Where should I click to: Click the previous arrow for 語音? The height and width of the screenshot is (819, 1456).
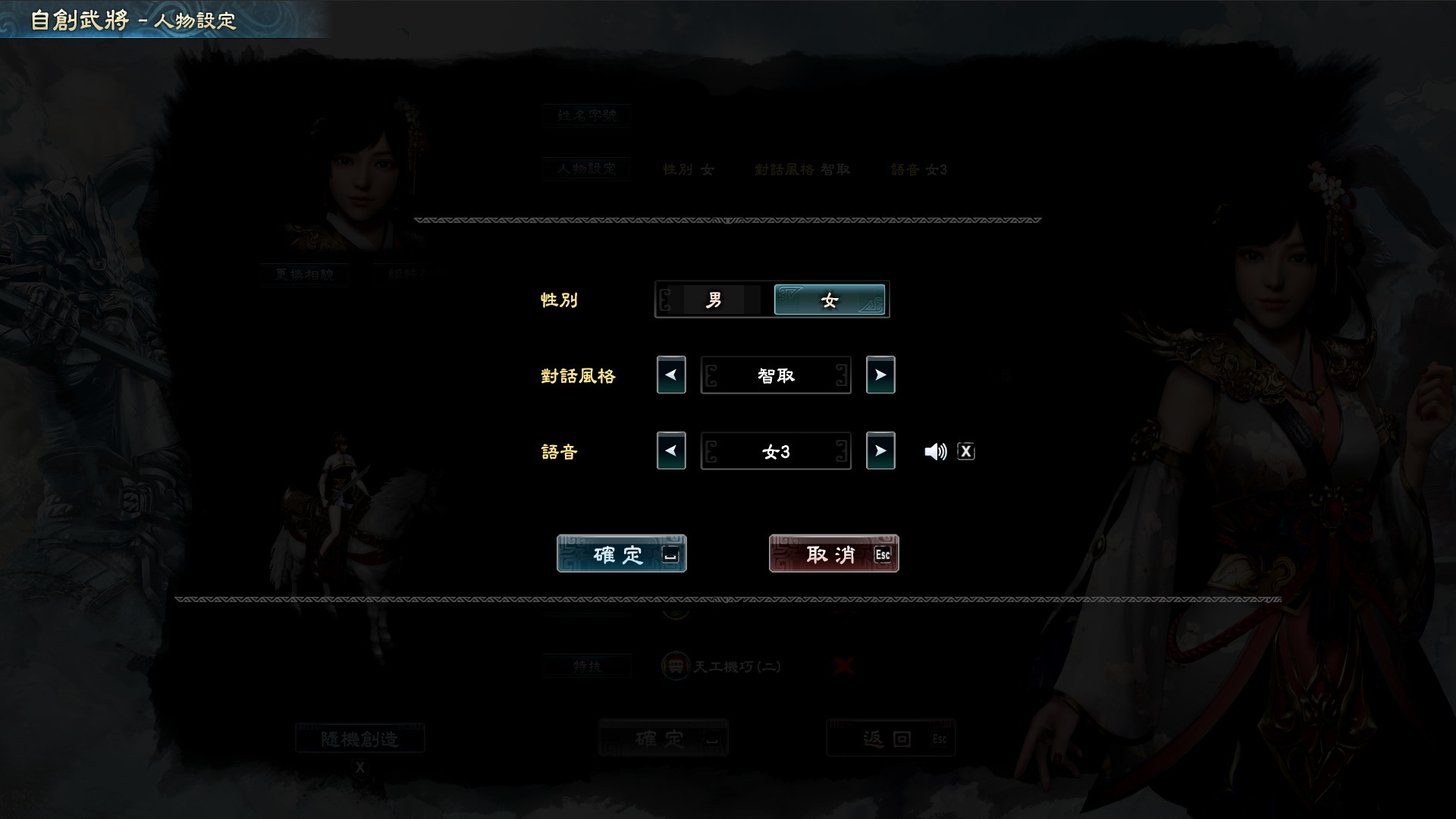coord(670,450)
